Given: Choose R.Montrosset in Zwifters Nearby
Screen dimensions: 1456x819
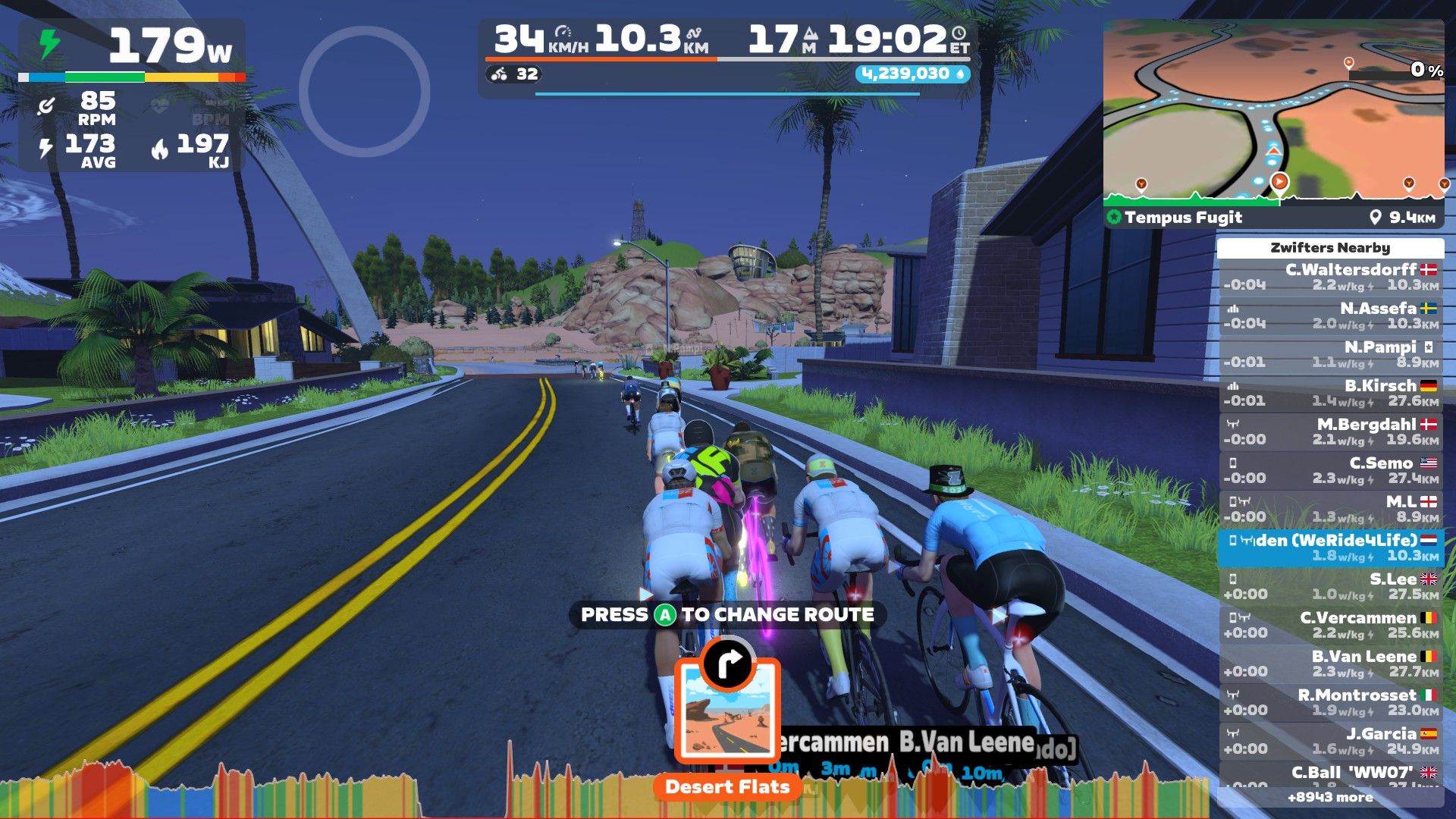Looking at the screenshot, I should (1330, 702).
